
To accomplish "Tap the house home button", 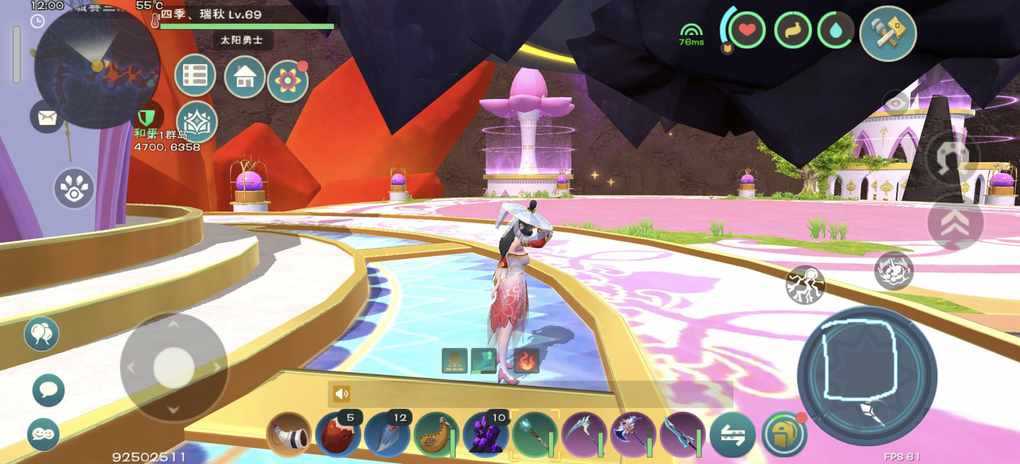I will pos(244,76).
